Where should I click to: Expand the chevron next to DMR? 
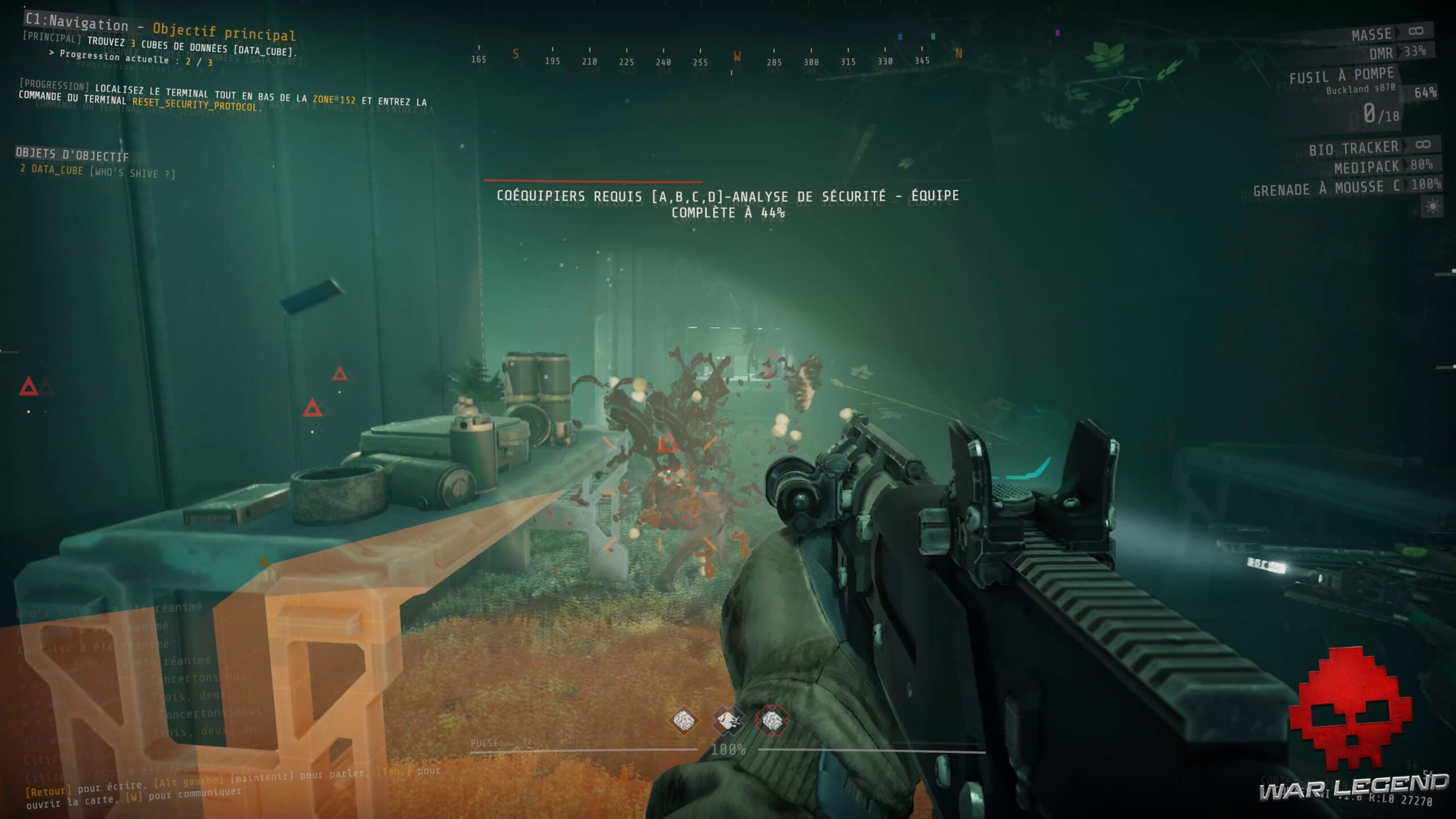click(1399, 52)
